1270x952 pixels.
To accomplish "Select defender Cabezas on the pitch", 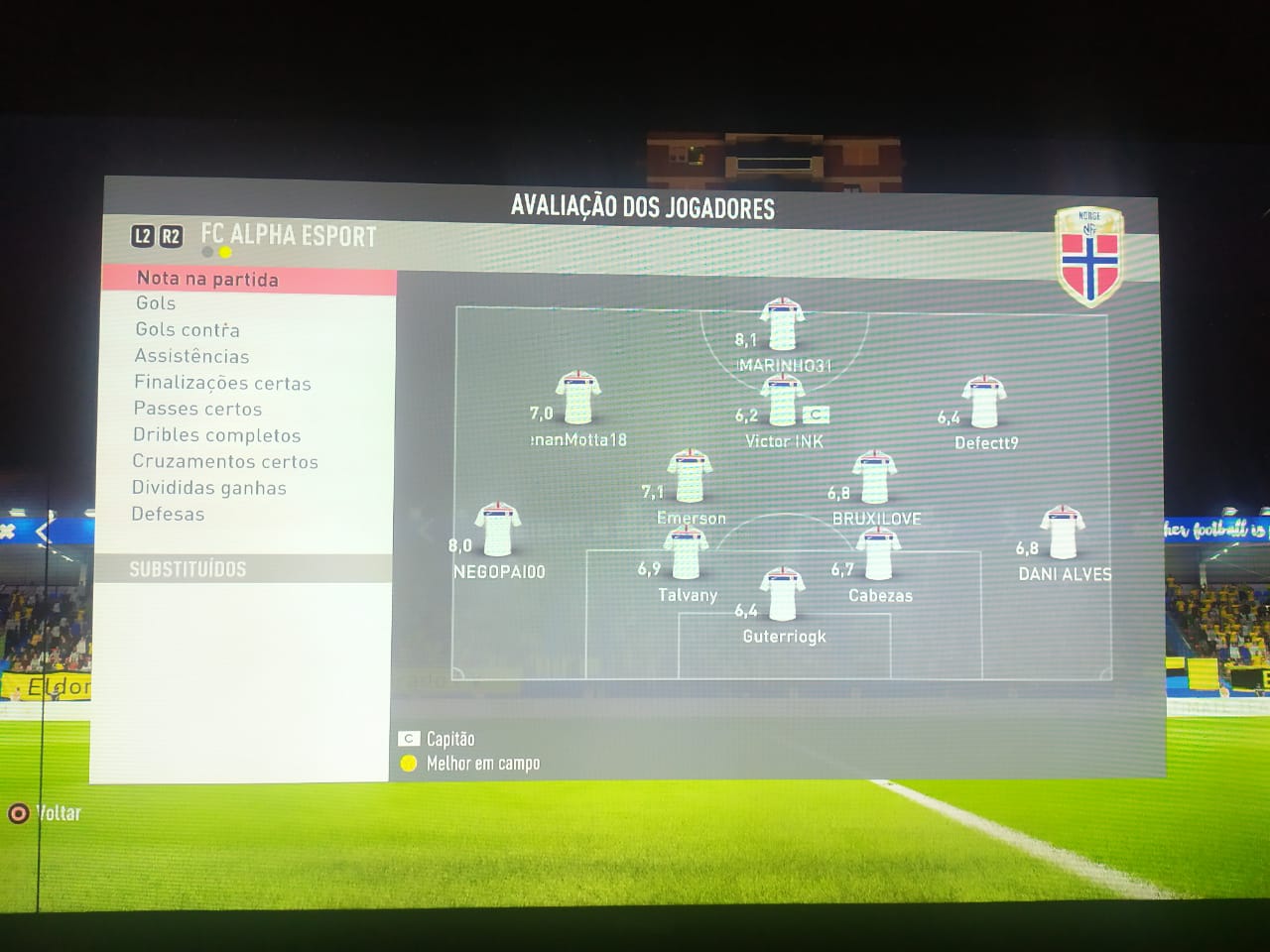I will [x=878, y=553].
